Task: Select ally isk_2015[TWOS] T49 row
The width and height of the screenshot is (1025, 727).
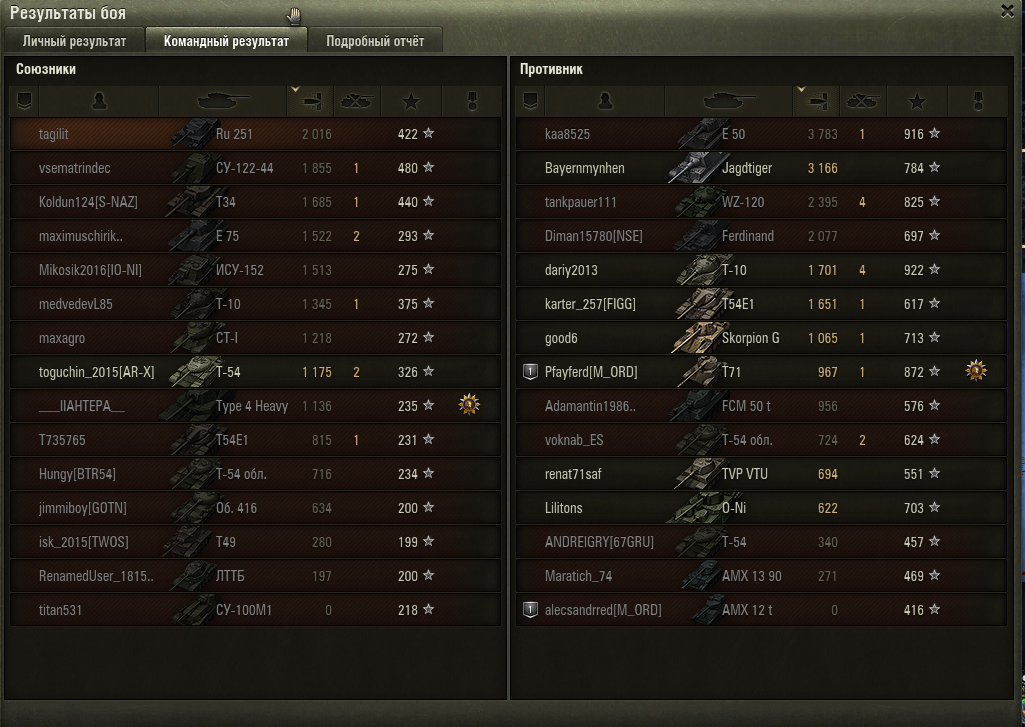Action: pos(255,542)
